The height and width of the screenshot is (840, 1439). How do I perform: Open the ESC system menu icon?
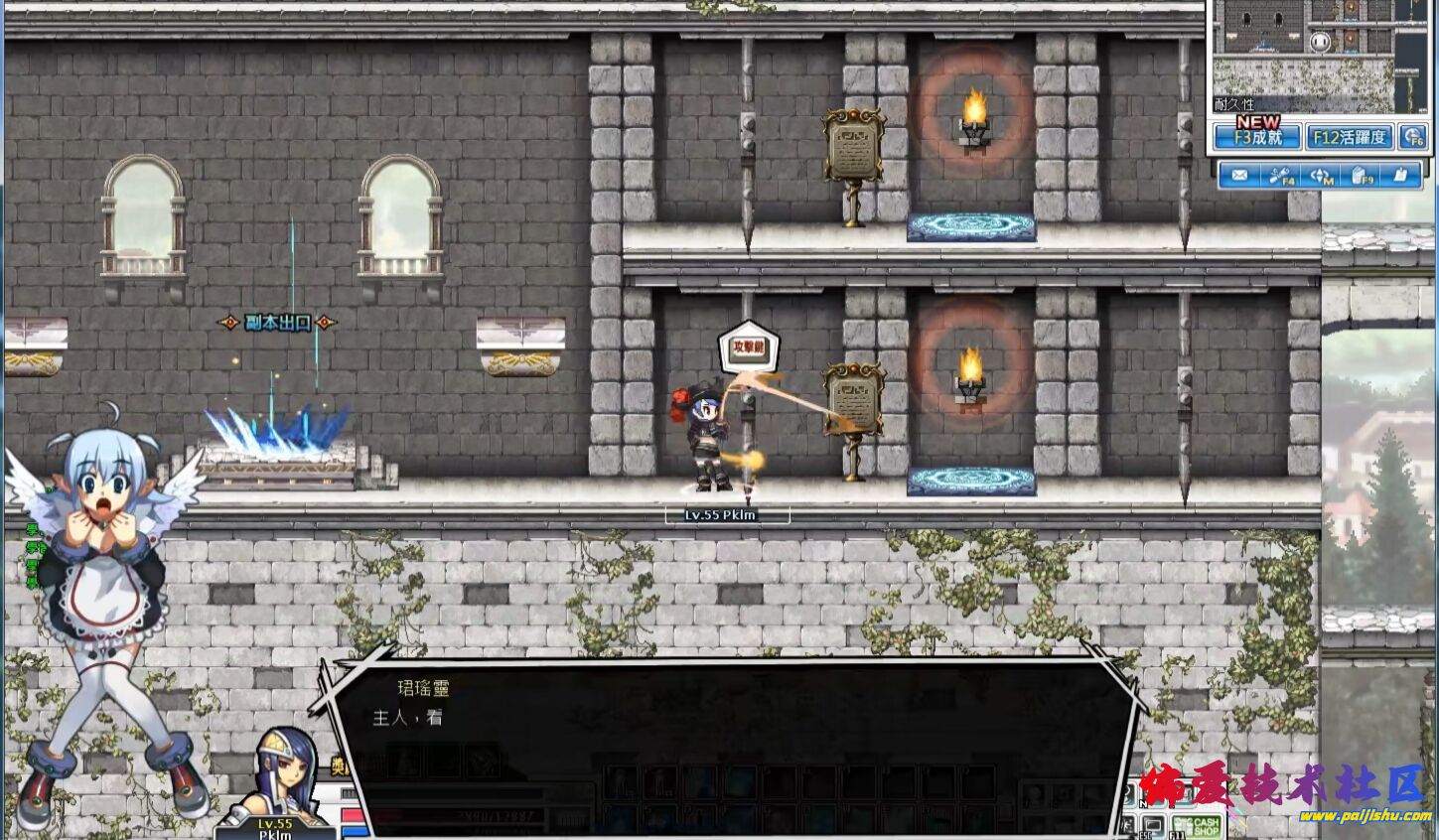(x=1152, y=825)
